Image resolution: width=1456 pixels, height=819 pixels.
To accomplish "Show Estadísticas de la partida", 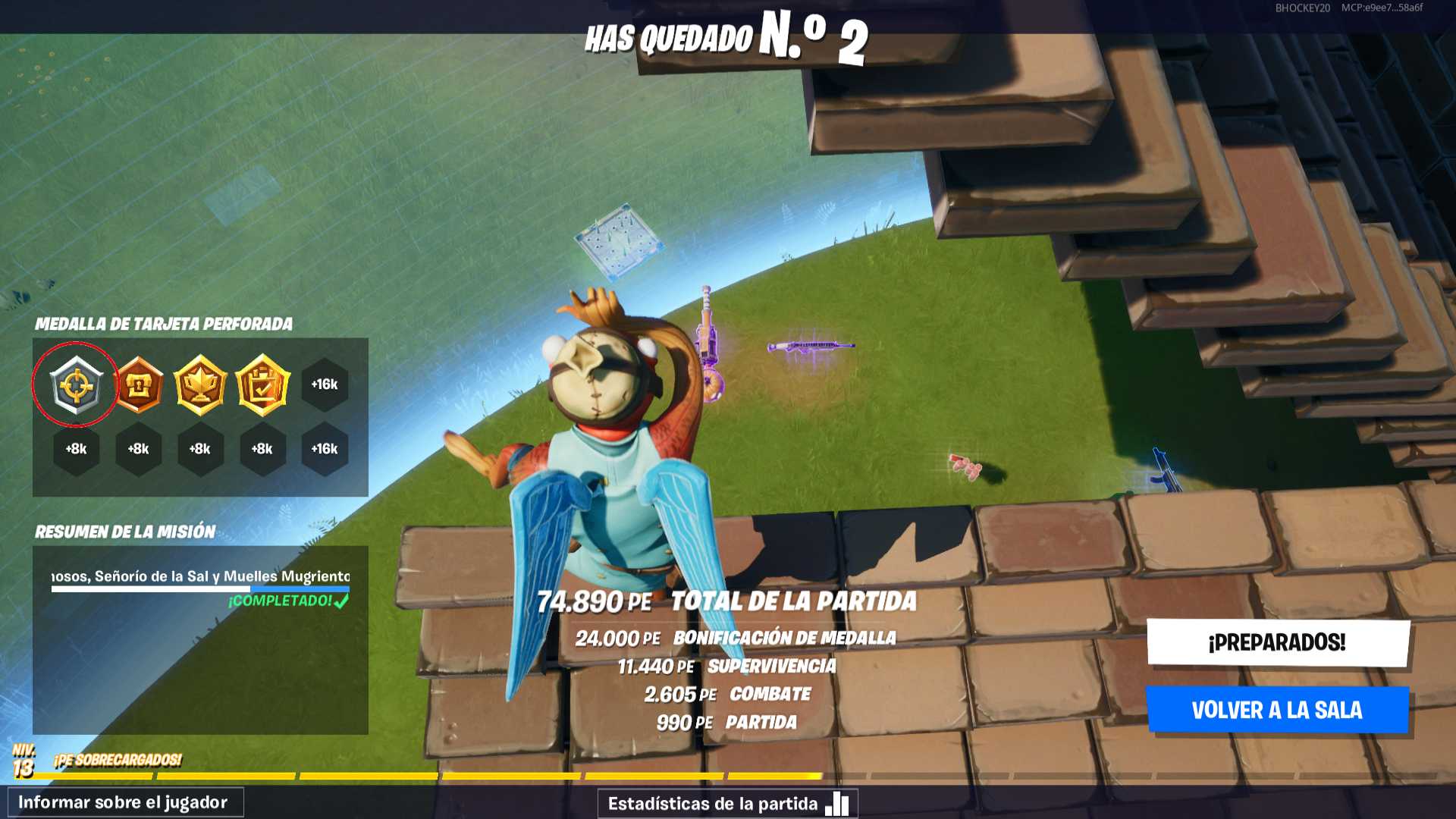I will click(726, 803).
